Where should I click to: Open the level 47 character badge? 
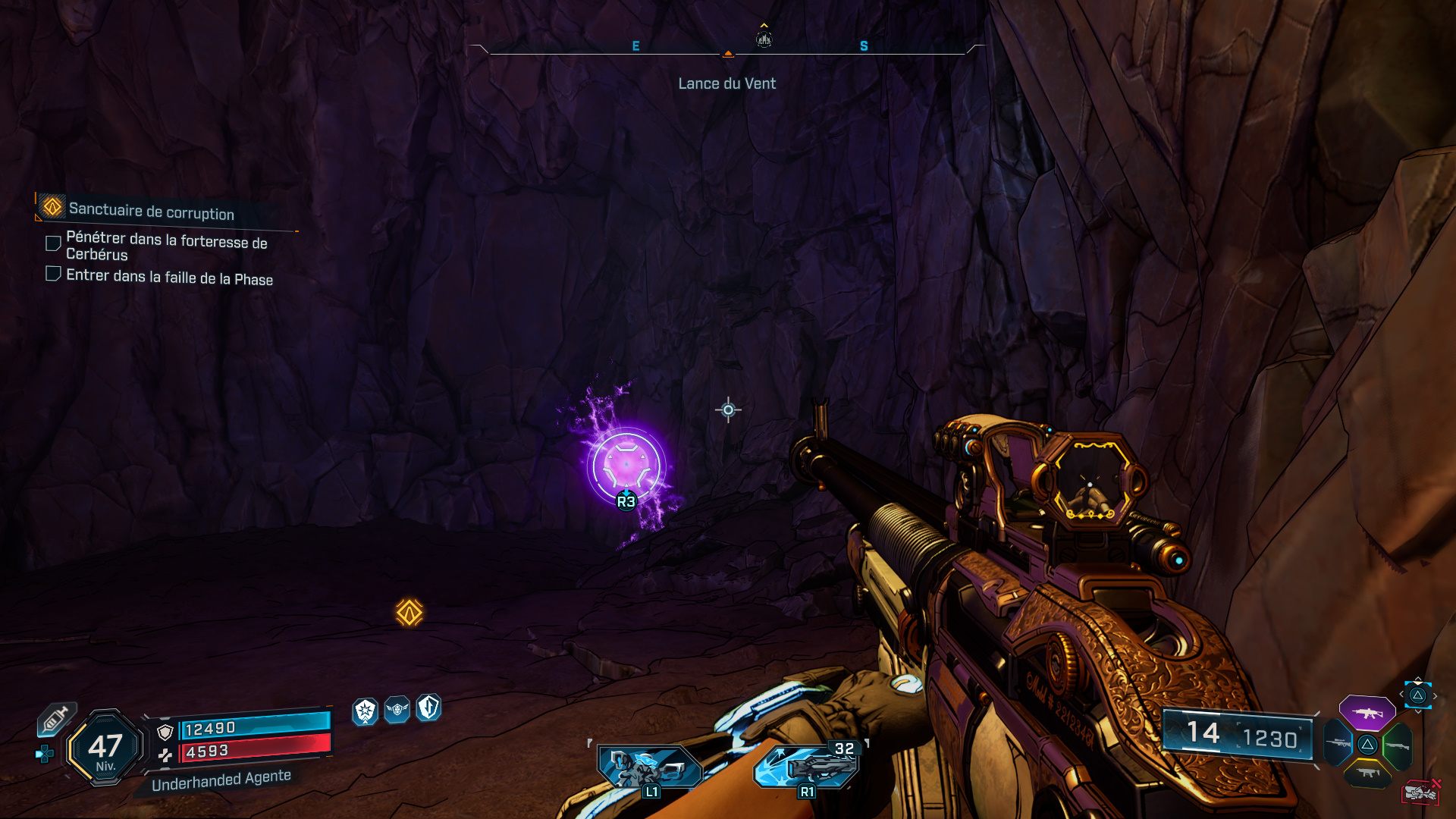[105, 748]
